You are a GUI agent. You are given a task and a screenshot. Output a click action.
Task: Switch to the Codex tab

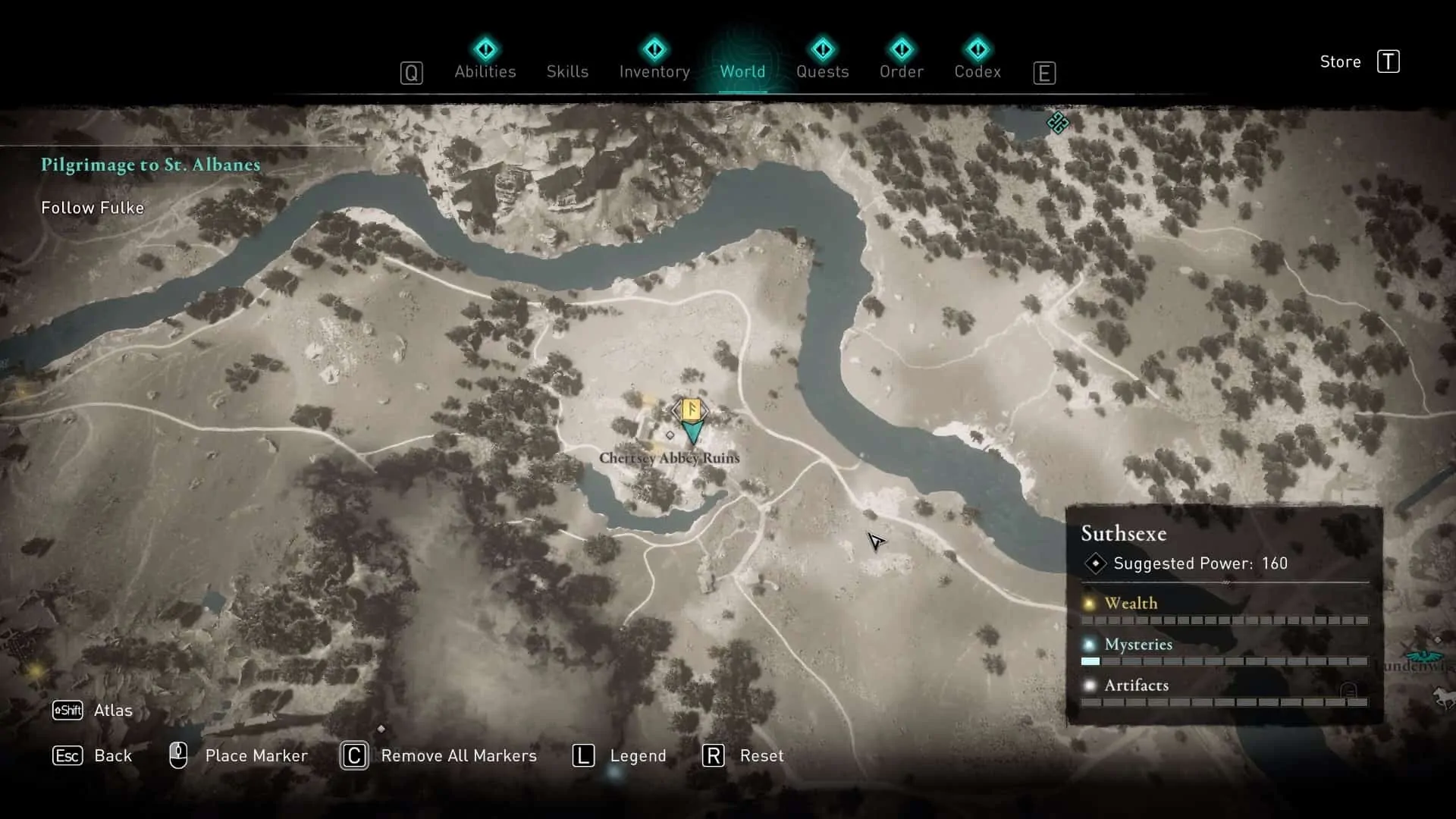(x=977, y=71)
